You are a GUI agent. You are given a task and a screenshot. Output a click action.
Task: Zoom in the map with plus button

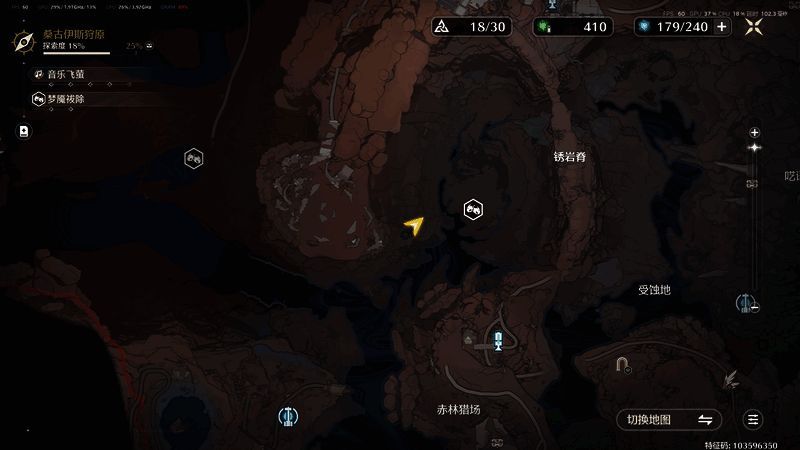click(x=755, y=132)
